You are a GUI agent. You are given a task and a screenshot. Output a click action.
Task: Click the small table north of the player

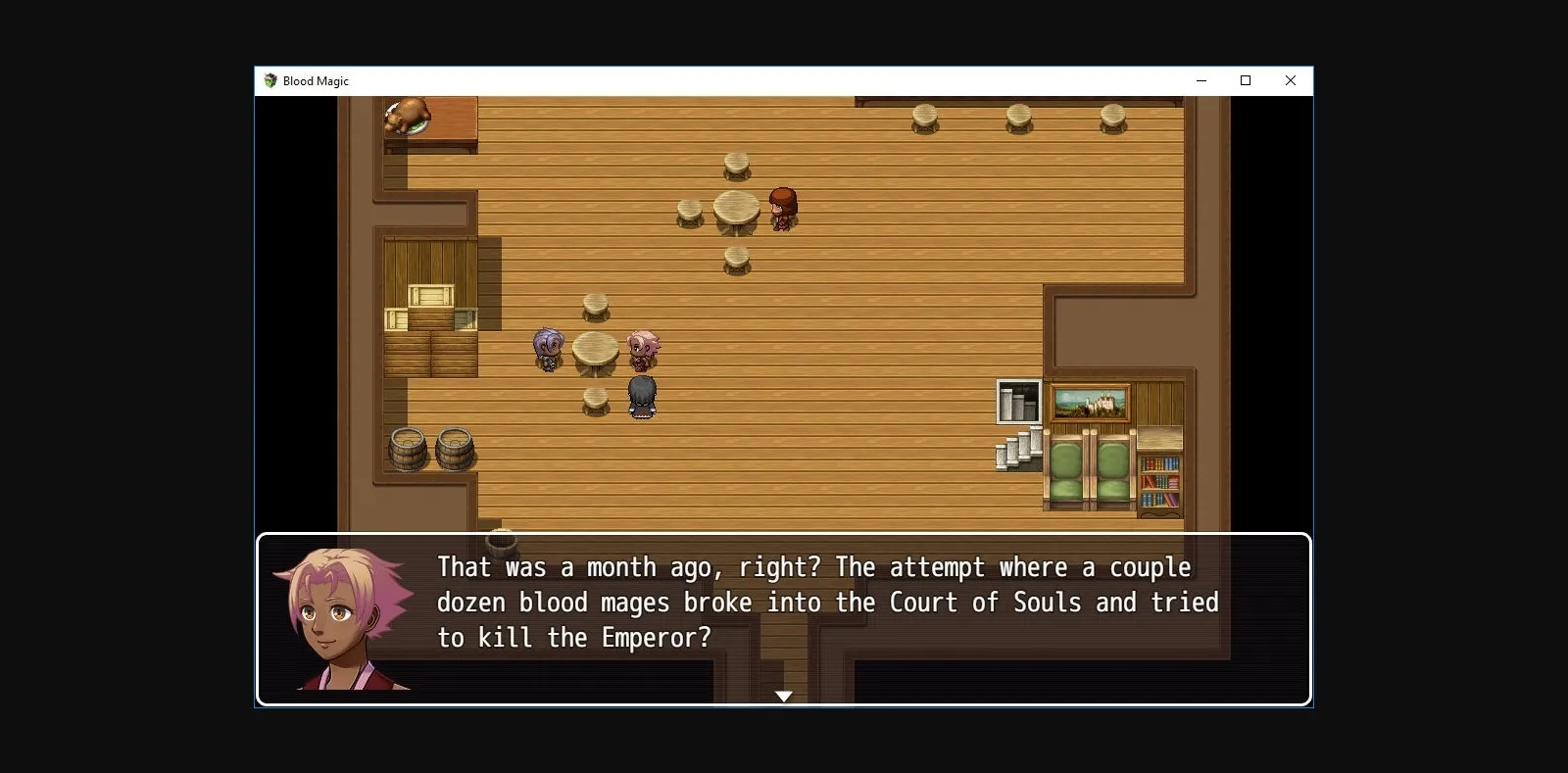594,307
